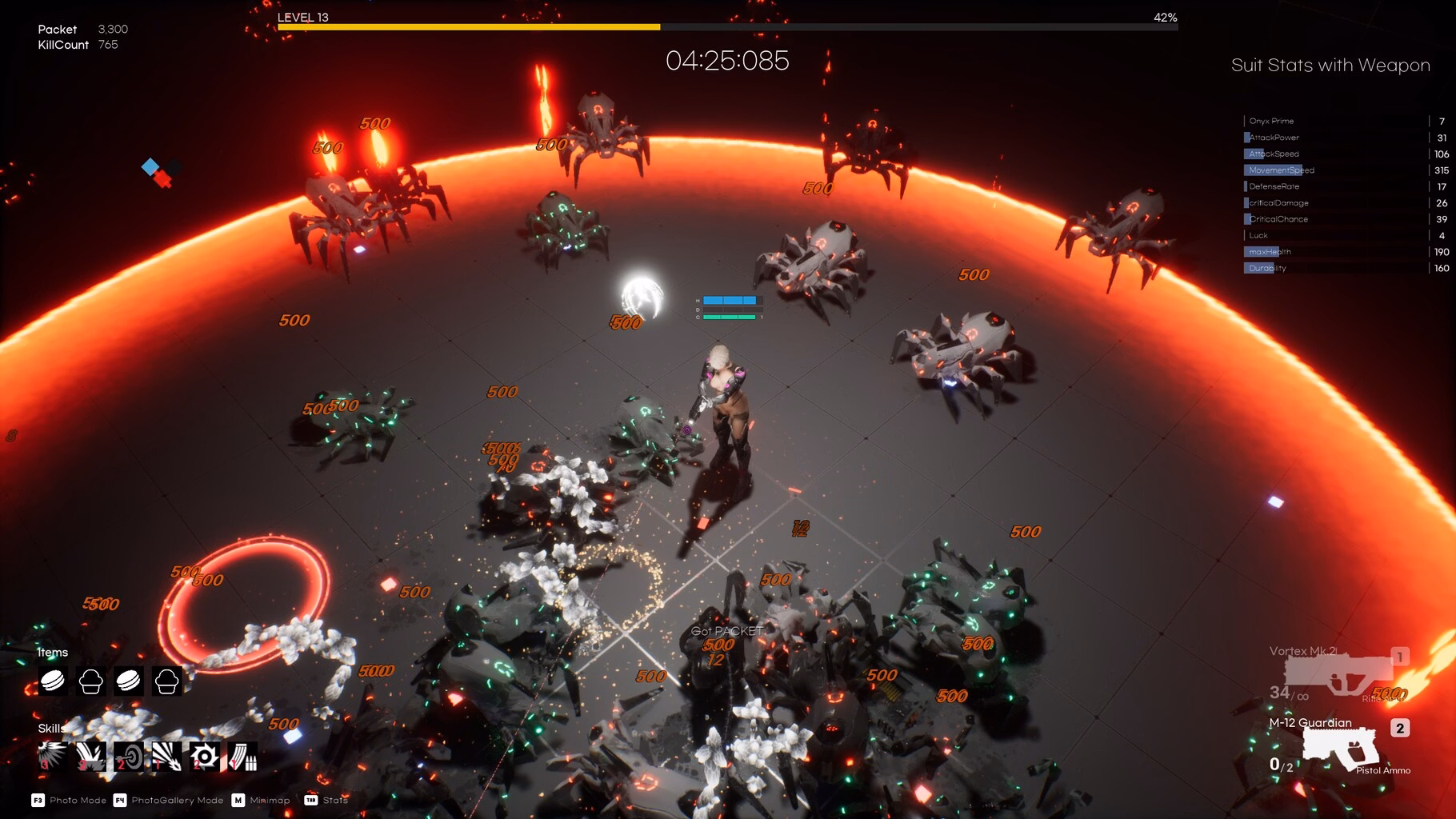
Task: Expand the Onyx Prime stats entry
Action: point(1272,120)
